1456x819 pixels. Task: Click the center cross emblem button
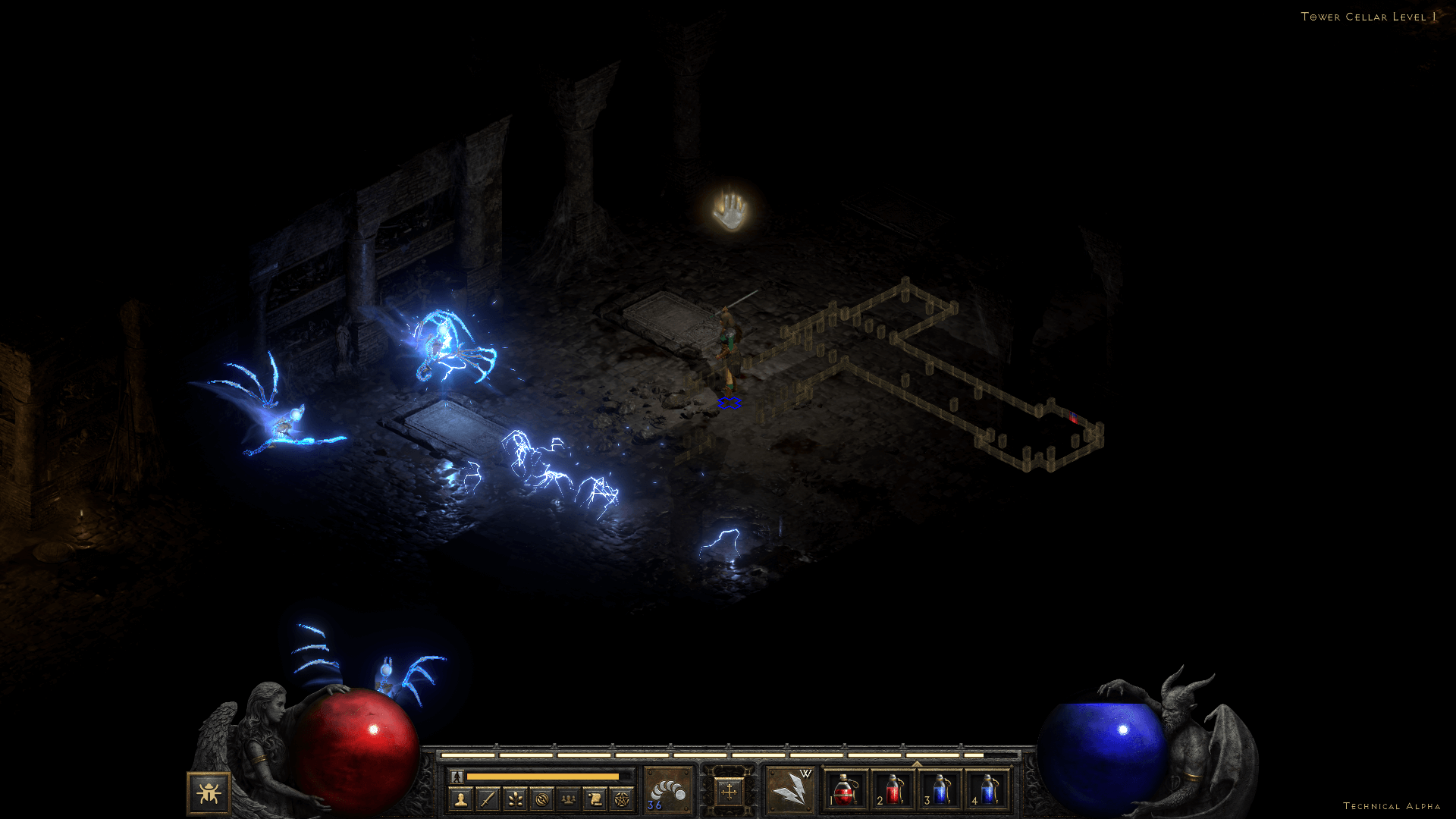pyautogui.click(x=729, y=792)
